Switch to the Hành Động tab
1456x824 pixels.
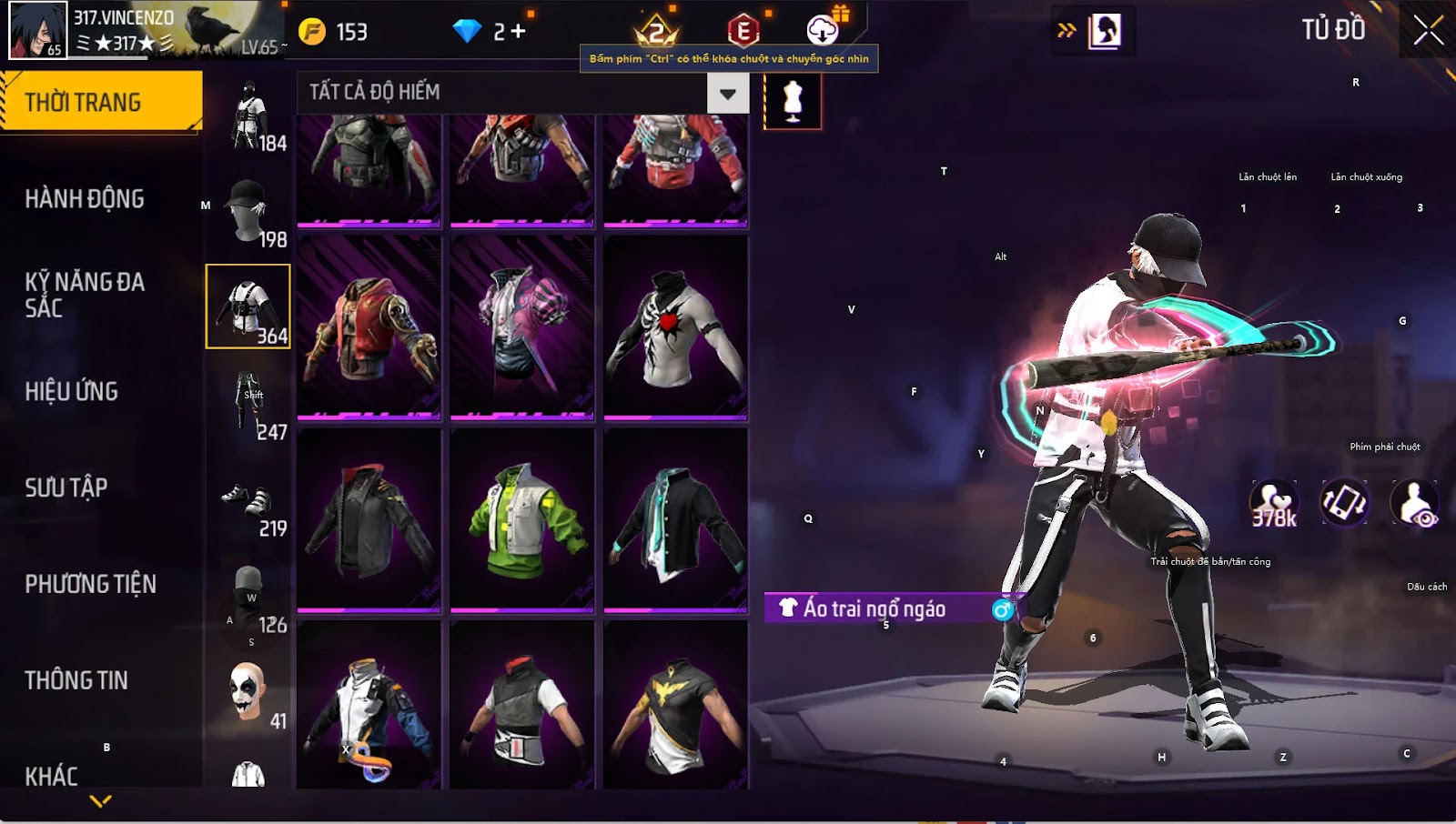click(x=85, y=198)
